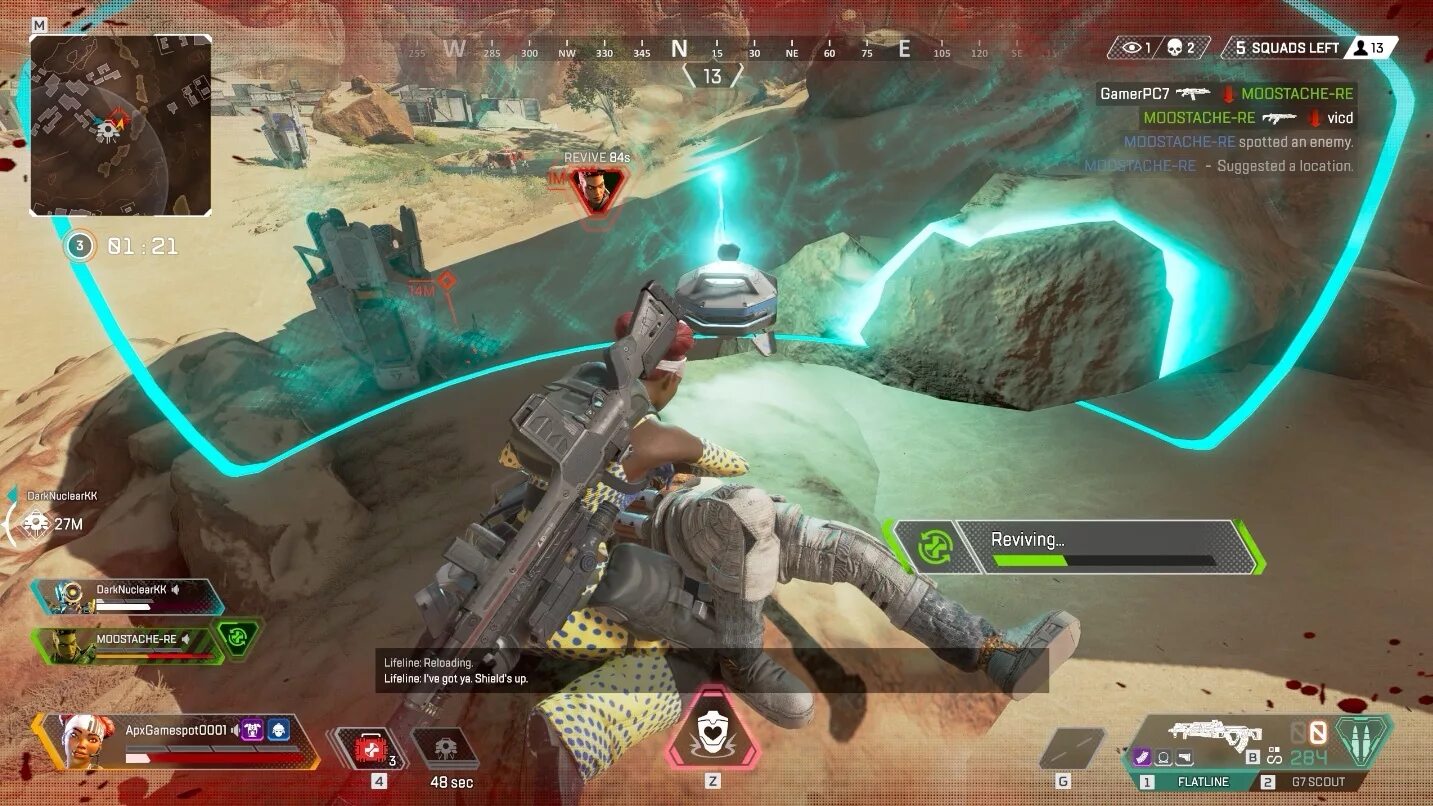Select the DarkNuclearKK ping marker at 27M
This screenshot has width=1433, height=806.
[36, 523]
